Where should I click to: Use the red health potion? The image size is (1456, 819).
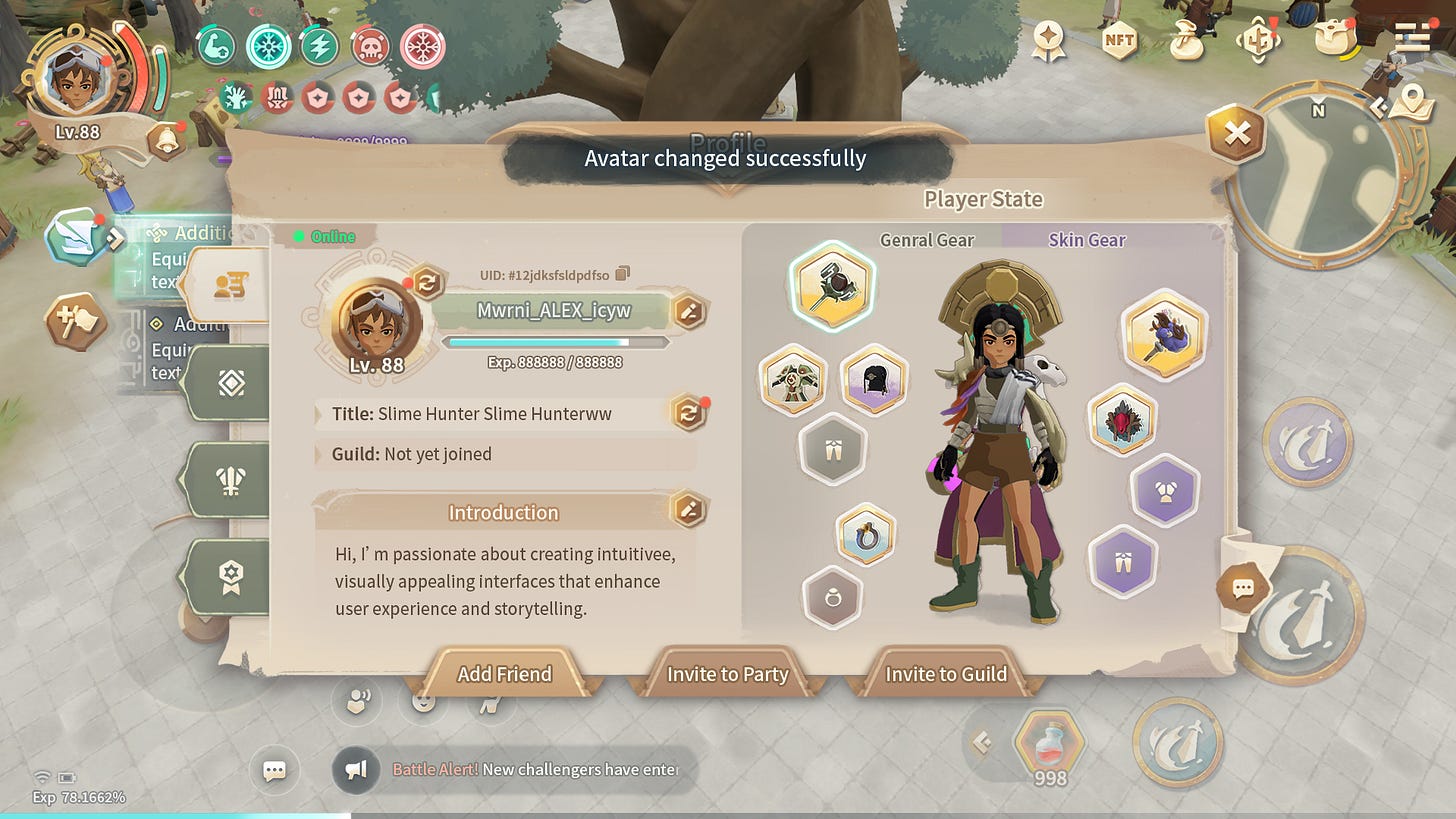point(1049,745)
